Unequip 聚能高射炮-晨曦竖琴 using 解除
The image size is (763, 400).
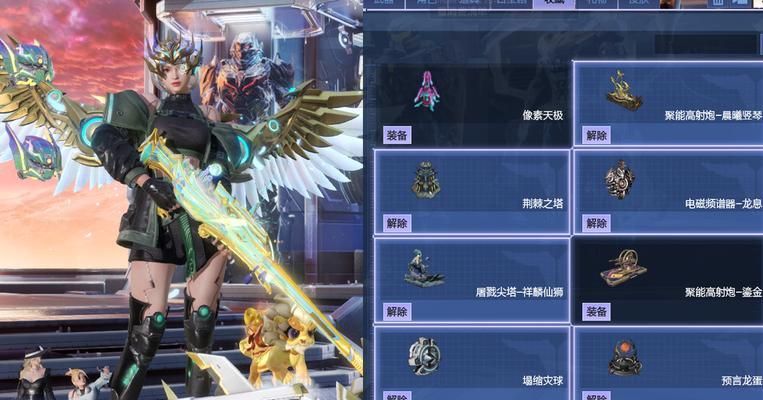(596, 135)
